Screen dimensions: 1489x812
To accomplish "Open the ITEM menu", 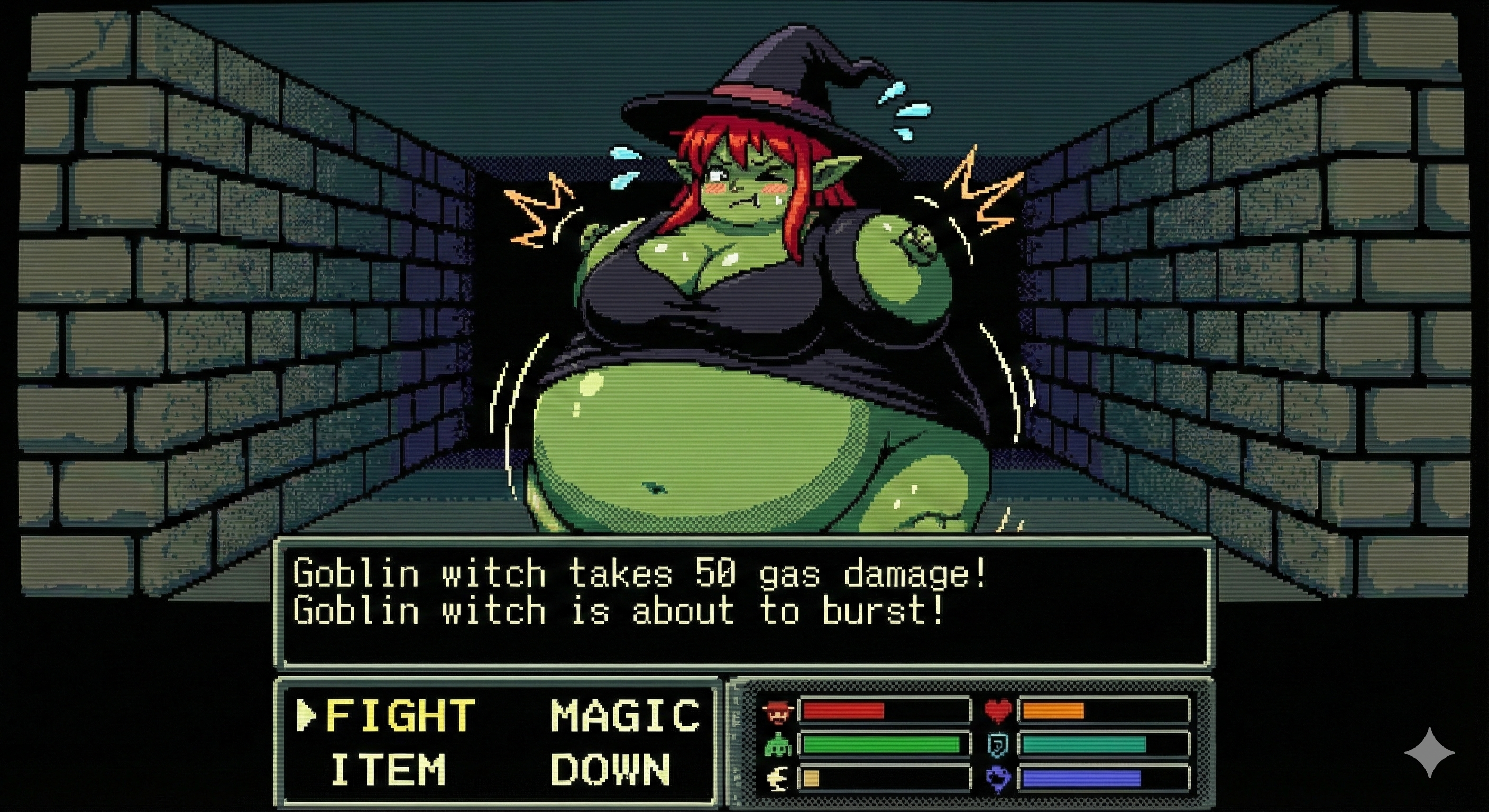I will click(x=388, y=769).
